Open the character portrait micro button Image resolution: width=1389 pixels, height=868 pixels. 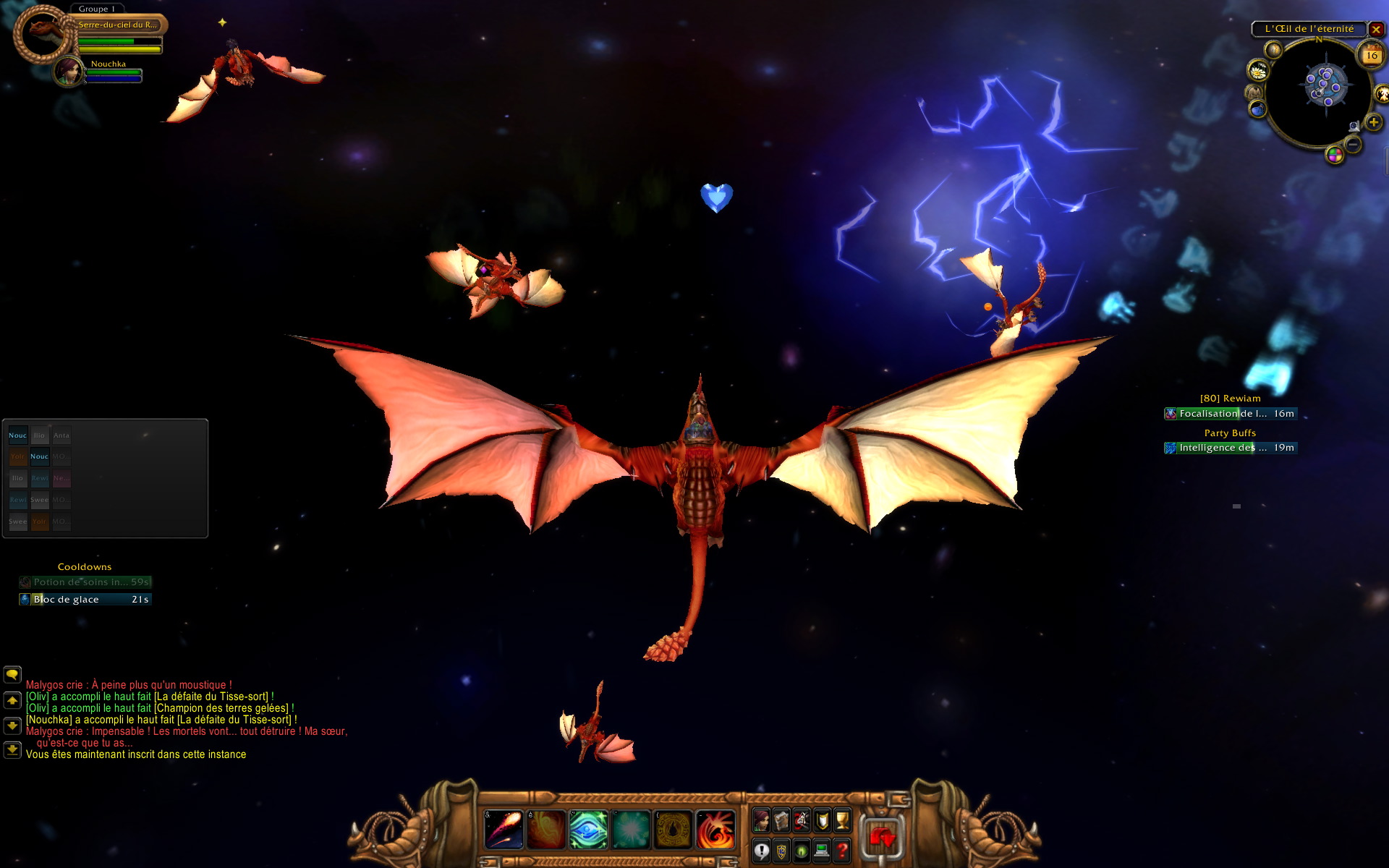point(761,820)
